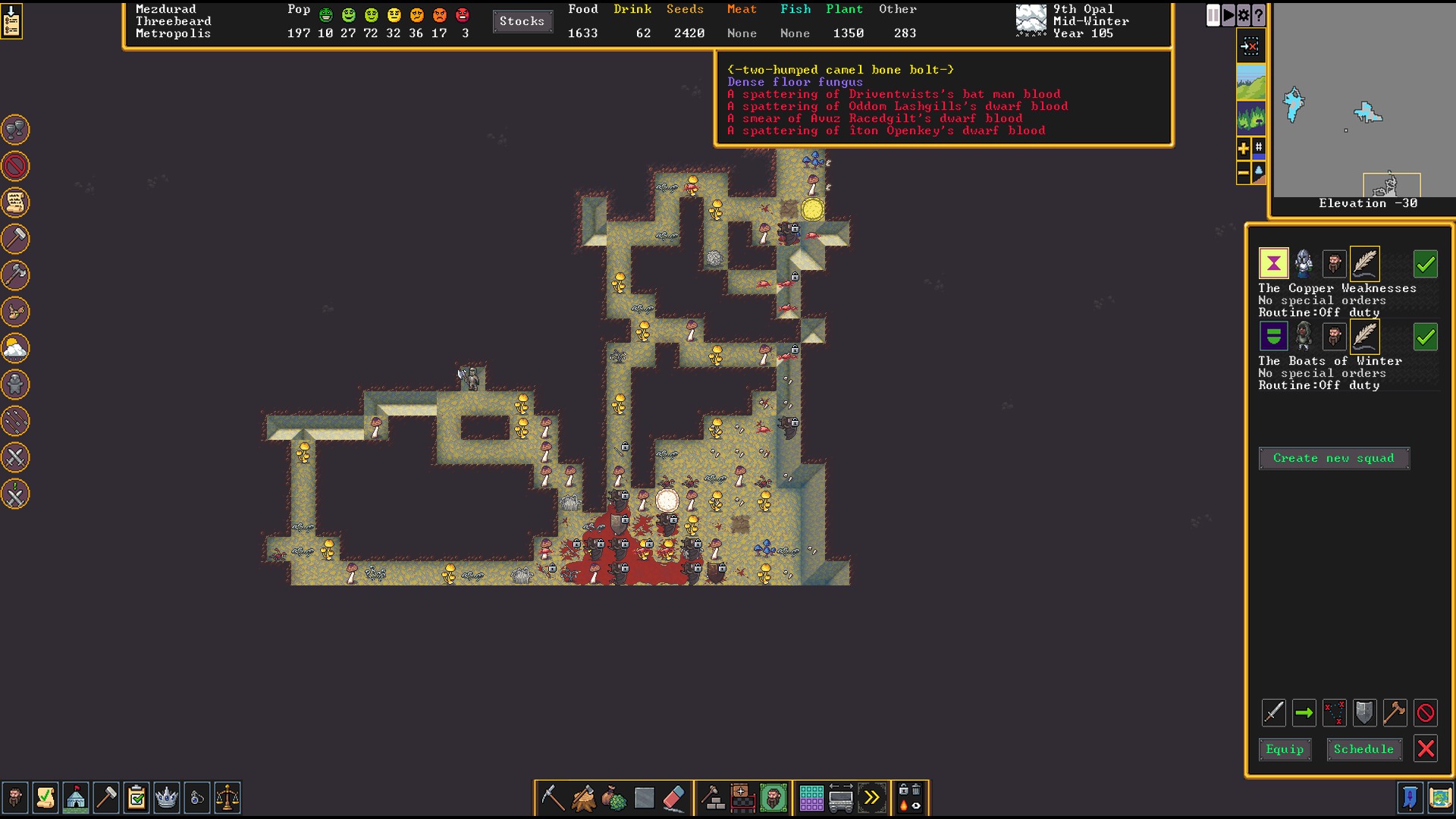Create a new squad

1333,458
